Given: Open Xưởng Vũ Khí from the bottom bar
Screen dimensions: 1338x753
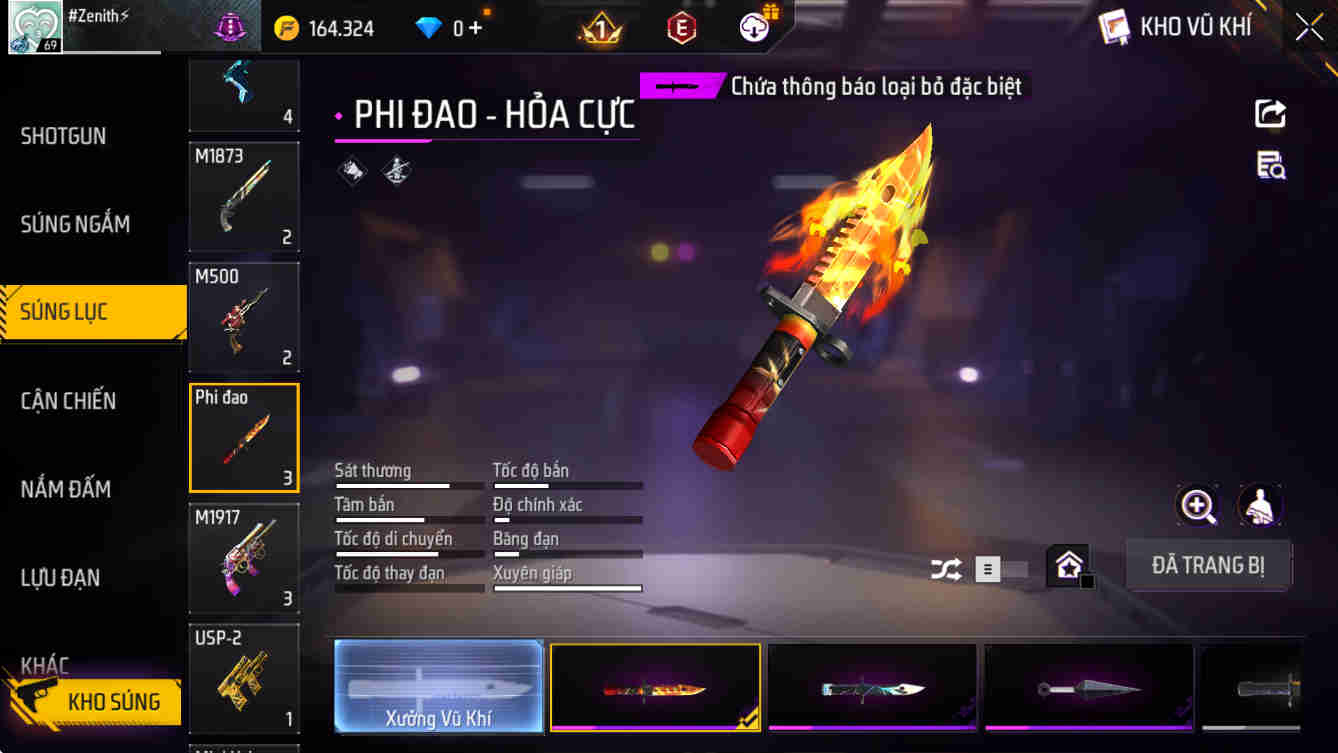Looking at the screenshot, I should pyautogui.click(x=438, y=687).
